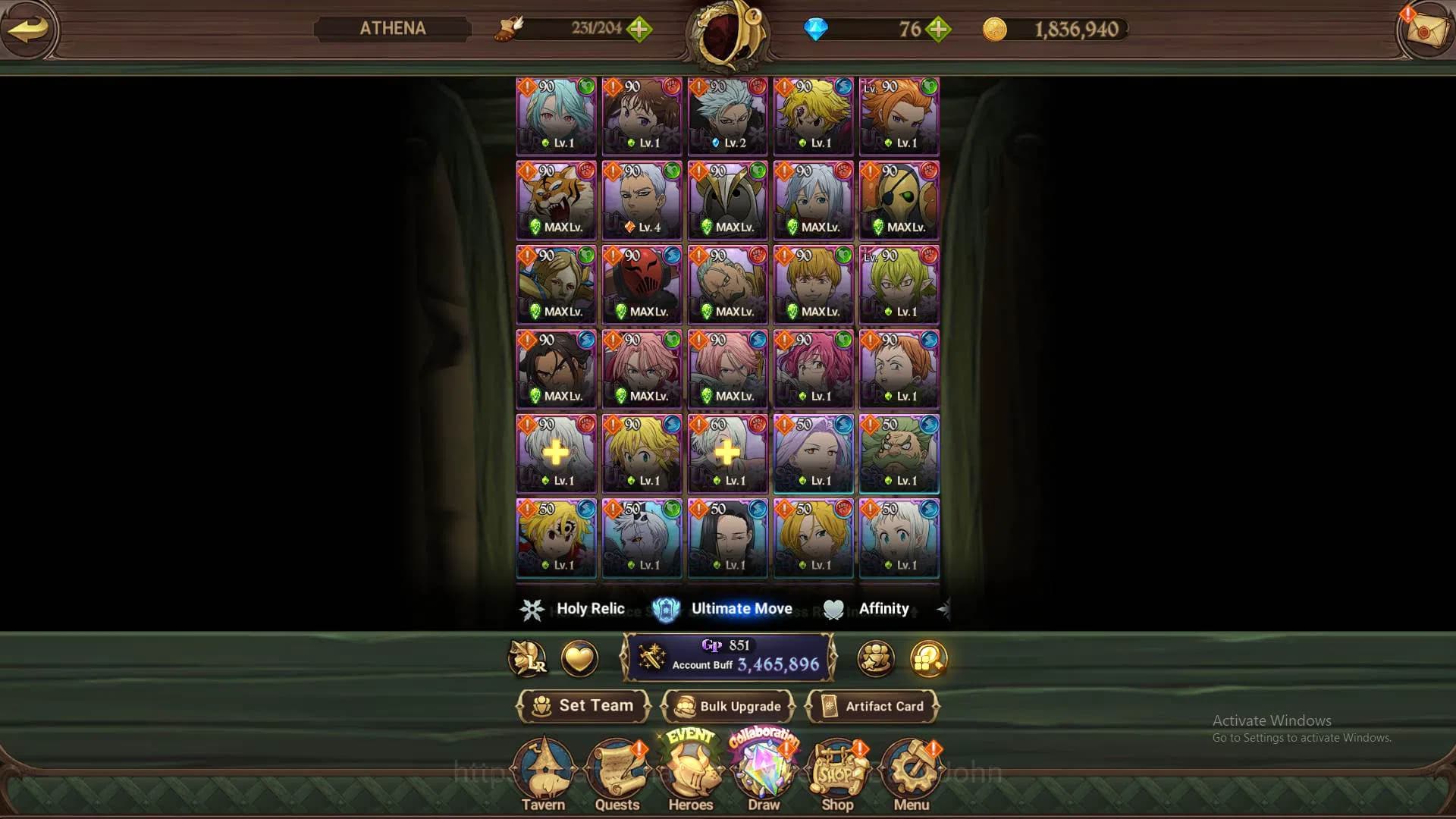Screen dimensions: 1456x819
Task: Open the Draw gacha menu
Action: [x=764, y=775]
